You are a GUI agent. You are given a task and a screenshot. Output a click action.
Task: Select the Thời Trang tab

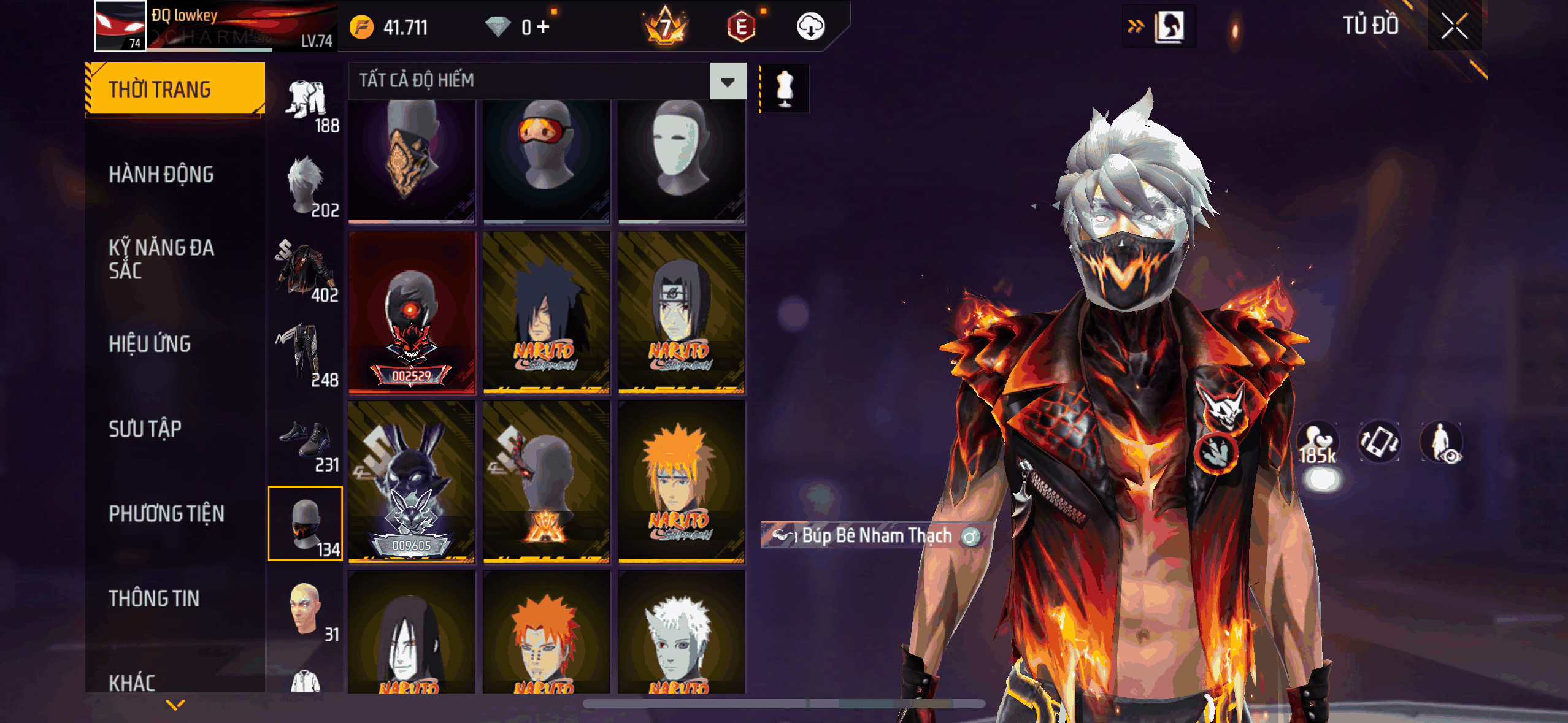175,89
